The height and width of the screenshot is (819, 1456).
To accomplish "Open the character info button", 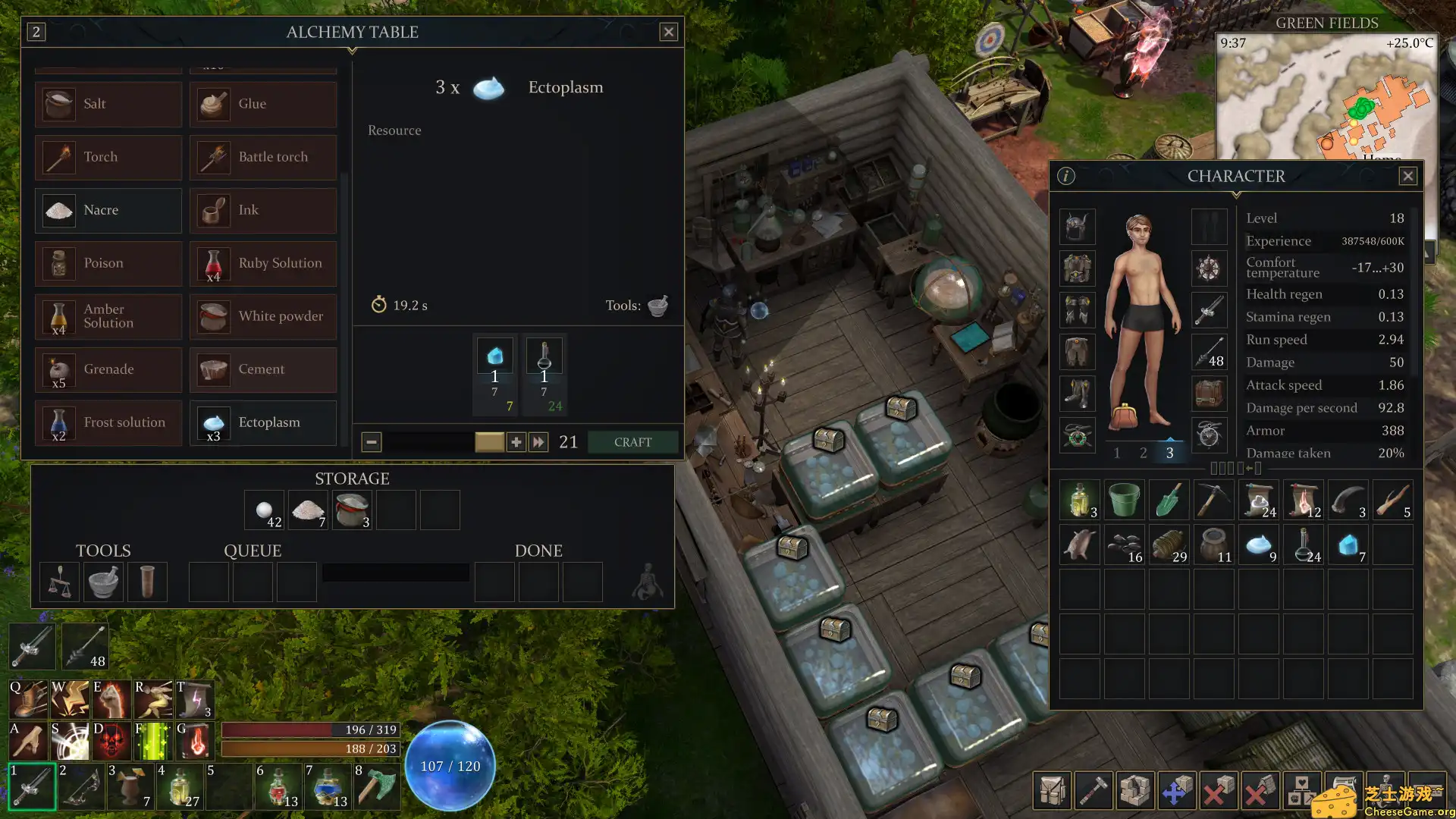I will [1066, 176].
